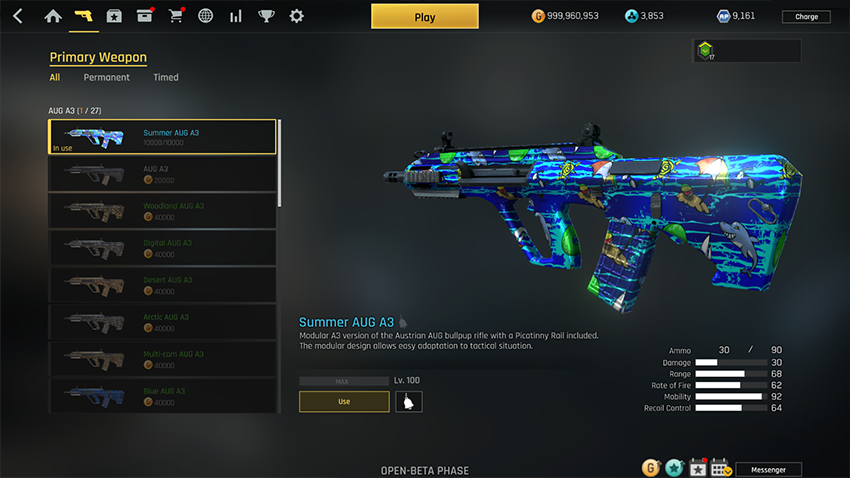Choose the Arctic AUG A3 skin
The height and width of the screenshot is (478, 850).
pyautogui.click(x=162, y=322)
